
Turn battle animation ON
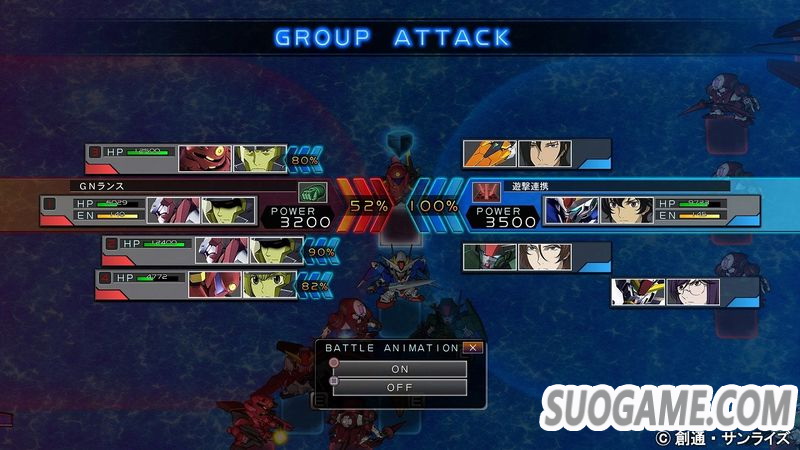point(400,369)
